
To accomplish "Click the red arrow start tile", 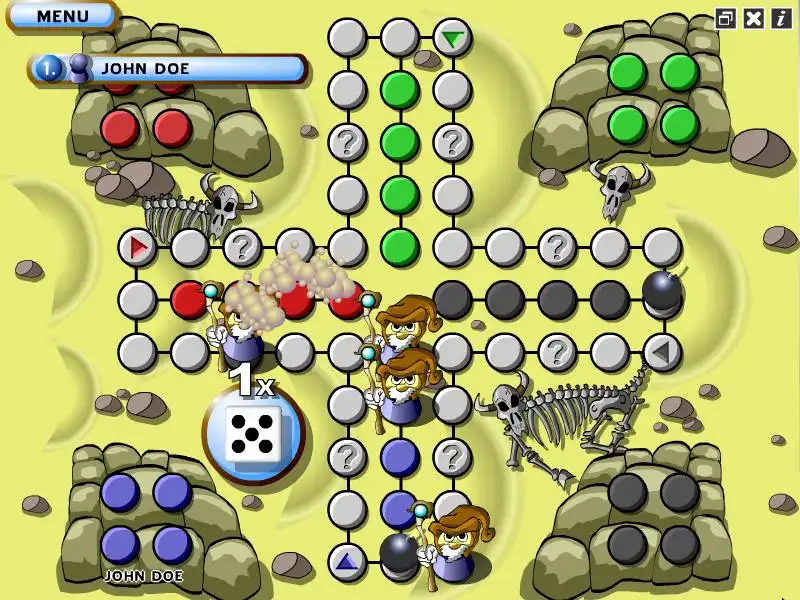I will [x=137, y=246].
